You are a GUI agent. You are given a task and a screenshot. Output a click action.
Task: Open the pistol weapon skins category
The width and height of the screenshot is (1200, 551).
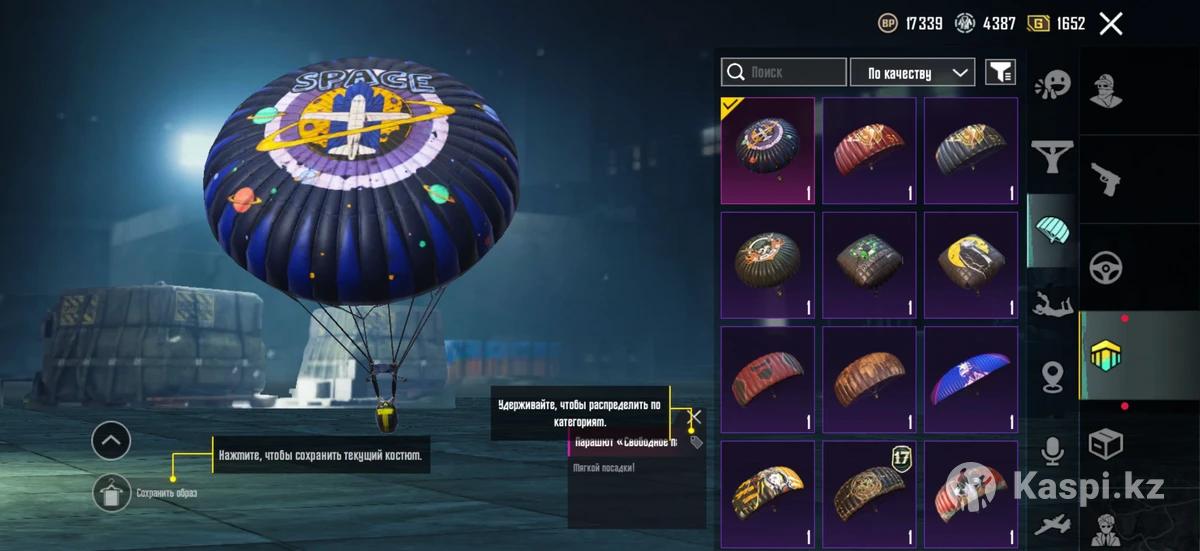pos(1105,179)
